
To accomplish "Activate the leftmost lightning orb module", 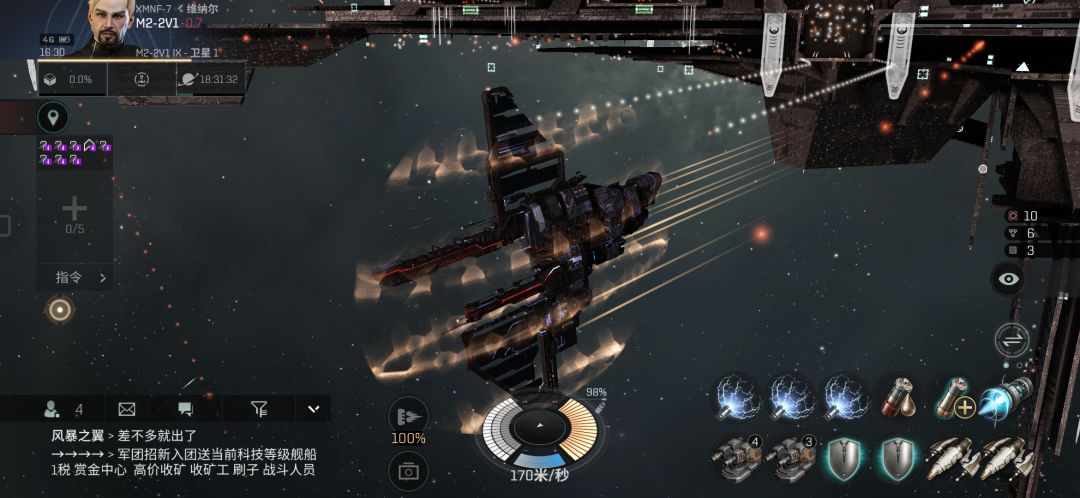I will [738, 399].
